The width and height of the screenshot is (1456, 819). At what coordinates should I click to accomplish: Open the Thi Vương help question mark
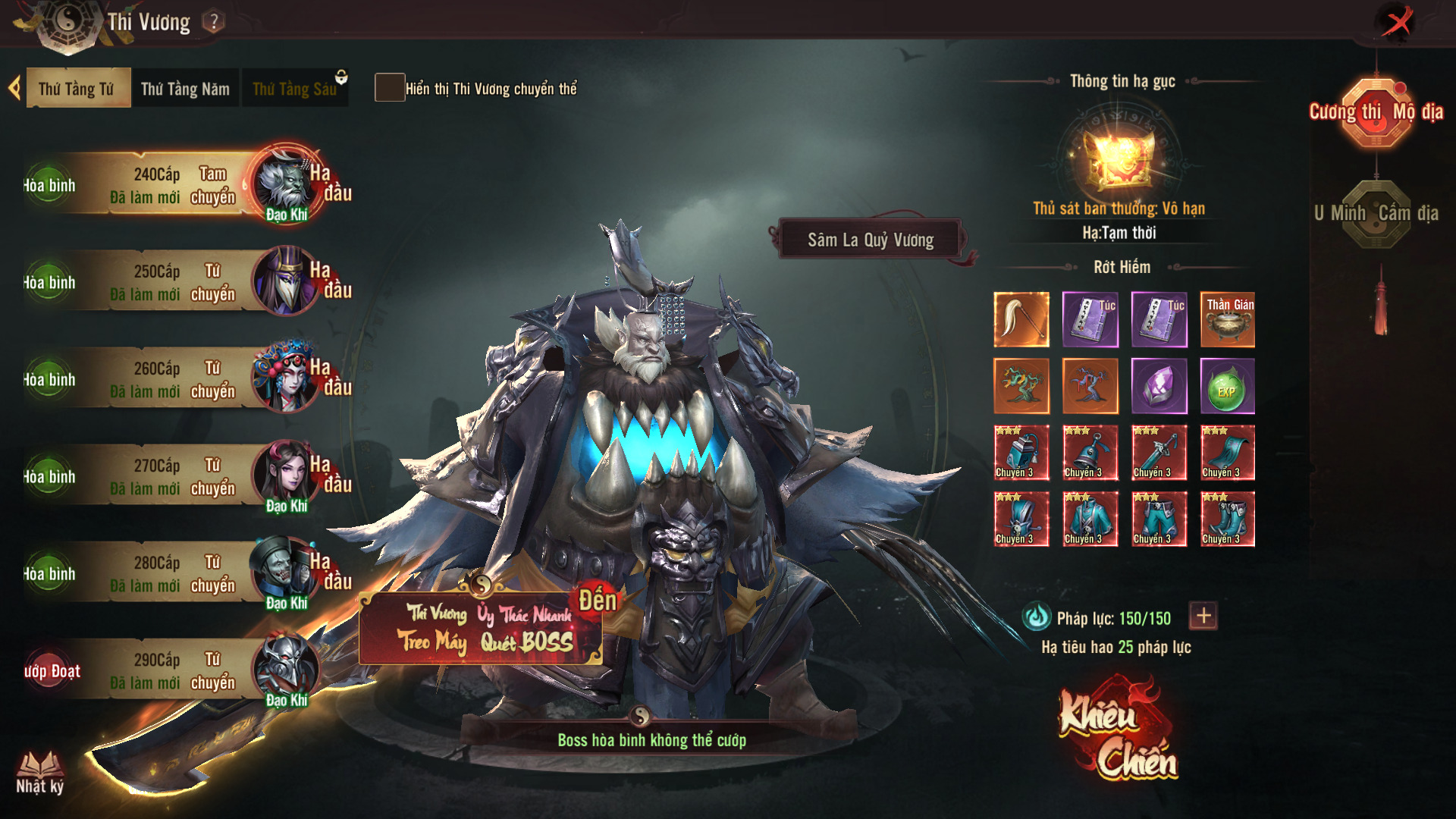click(x=215, y=22)
